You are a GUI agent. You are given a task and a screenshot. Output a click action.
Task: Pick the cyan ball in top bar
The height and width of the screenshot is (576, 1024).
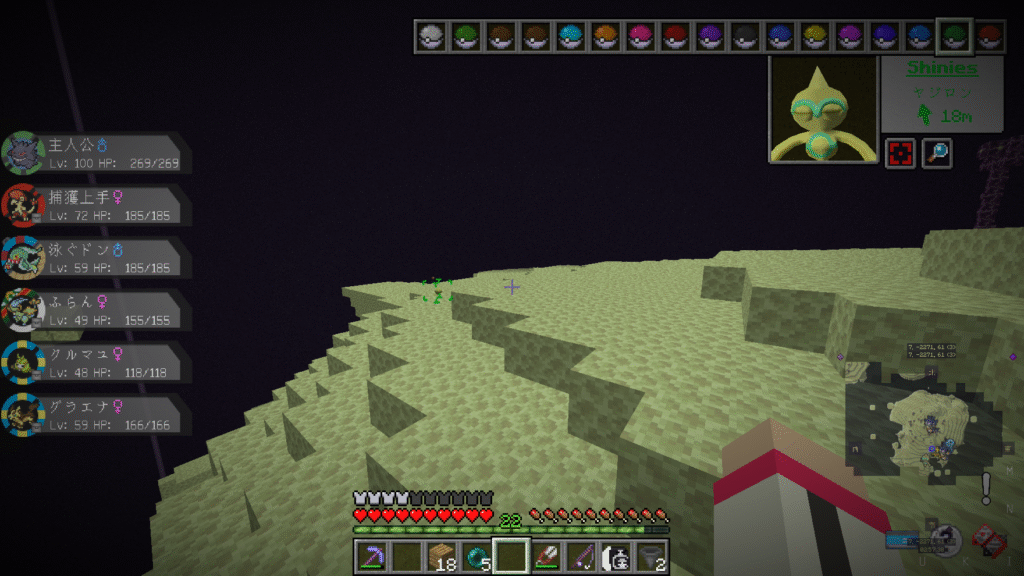(x=570, y=37)
